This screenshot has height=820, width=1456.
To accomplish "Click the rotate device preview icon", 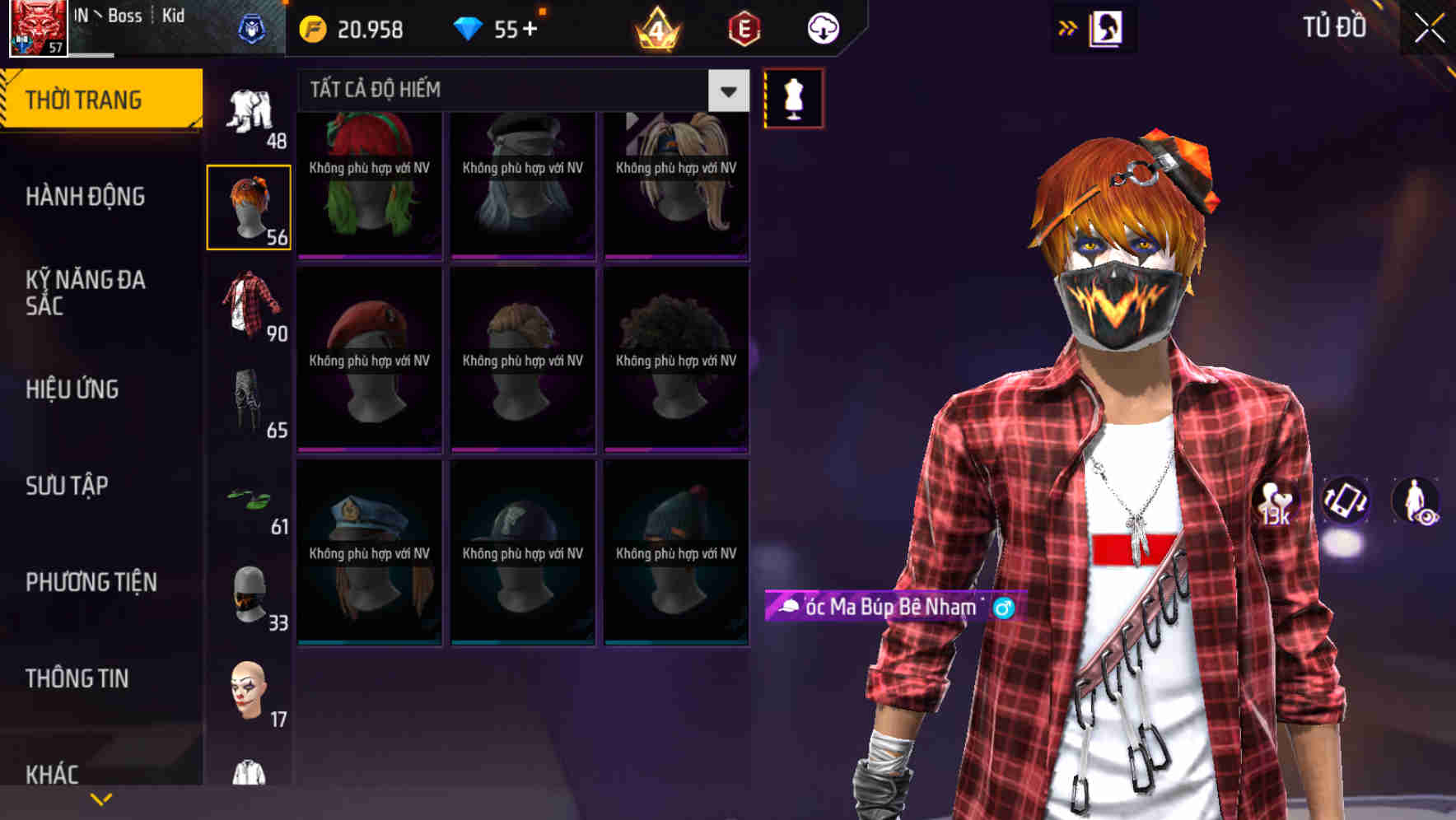I will pyautogui.click(x=1346, y=501).
